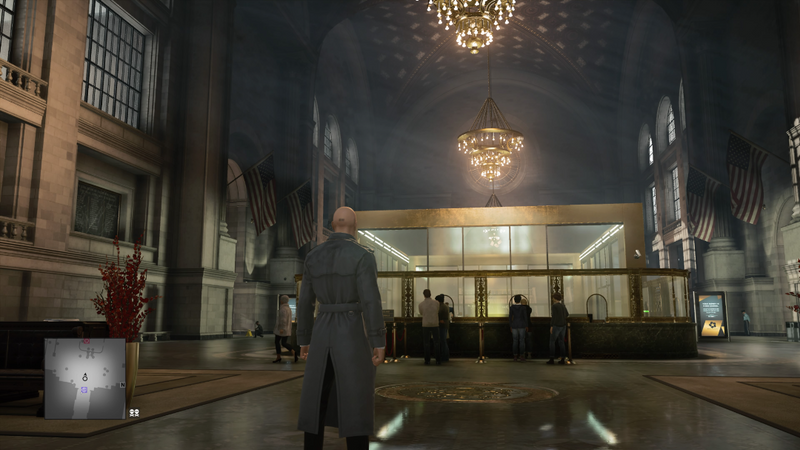Image resolution: width=800 pixels, height=450 pixels.
Task: Open the minimap in the corner
Action: (84, 377)
